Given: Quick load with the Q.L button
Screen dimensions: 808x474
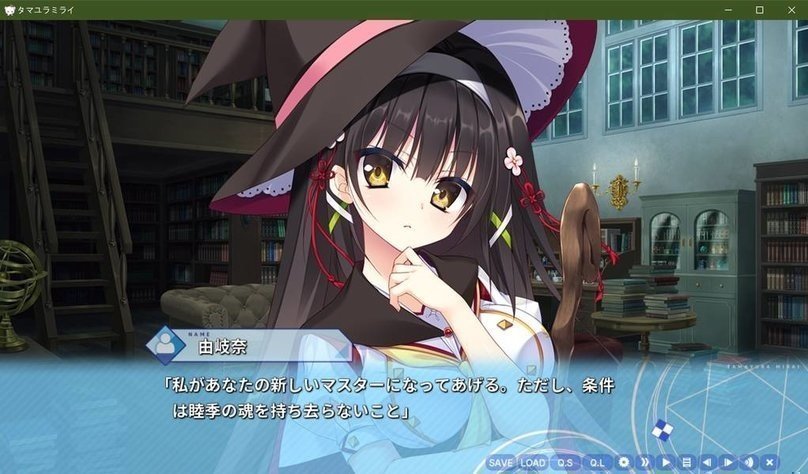Looking at the screenshot, I should (597, 463).
